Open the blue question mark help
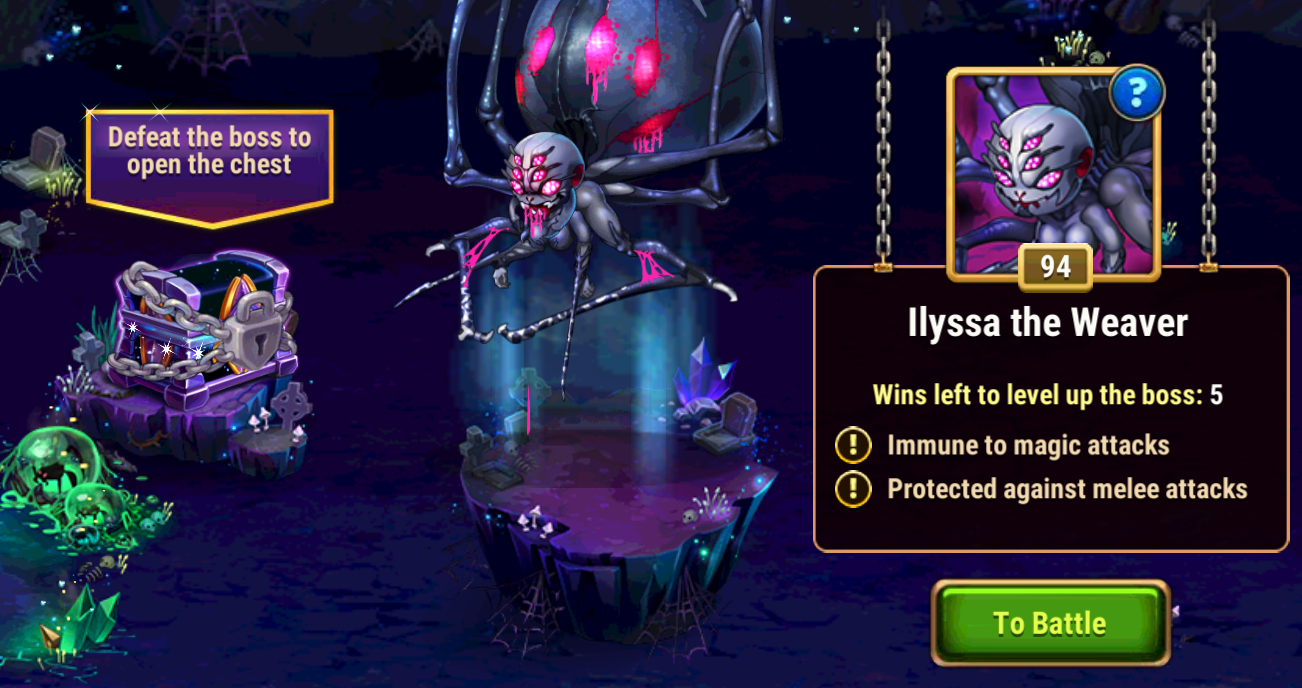The width and height of the screenshot is (1302, 688). point(1137,94)
